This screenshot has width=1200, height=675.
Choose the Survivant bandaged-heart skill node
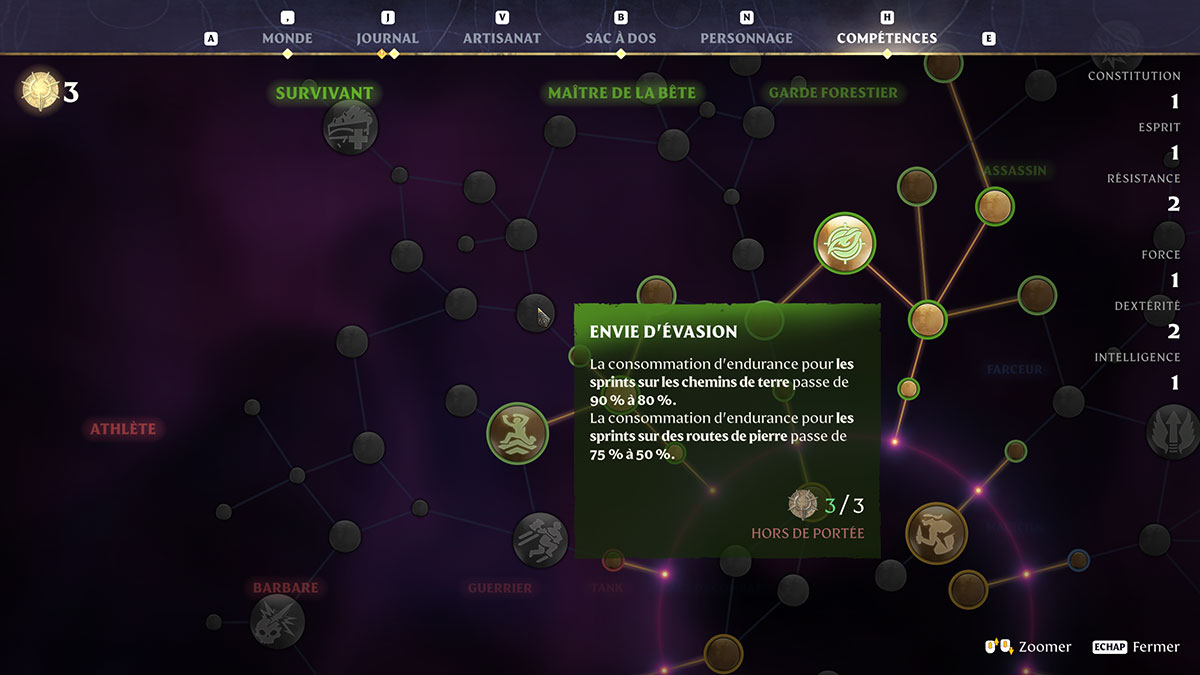(x=350, y=127)
